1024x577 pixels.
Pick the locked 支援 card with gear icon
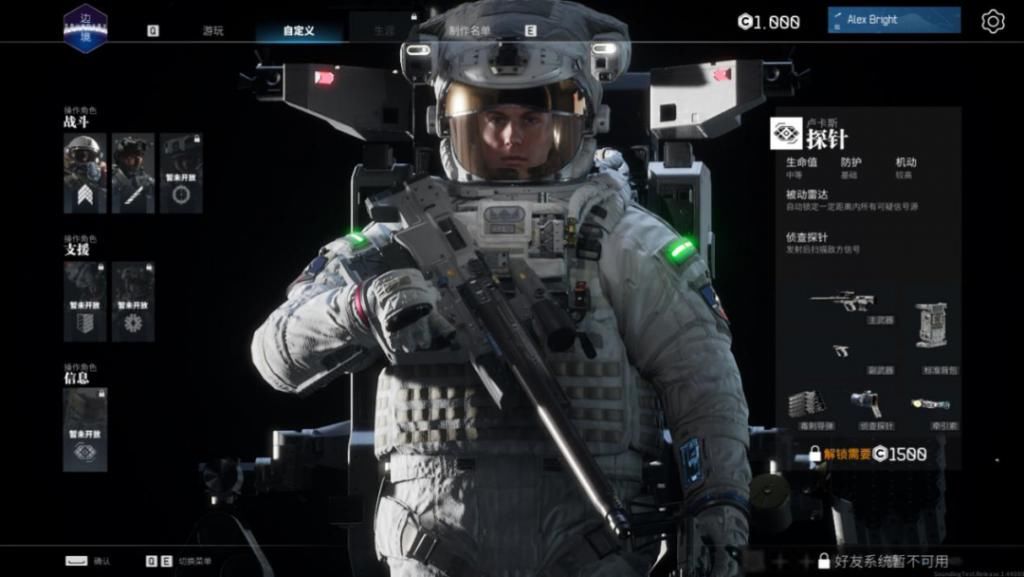pyautogui.click(x=133, y=301)
